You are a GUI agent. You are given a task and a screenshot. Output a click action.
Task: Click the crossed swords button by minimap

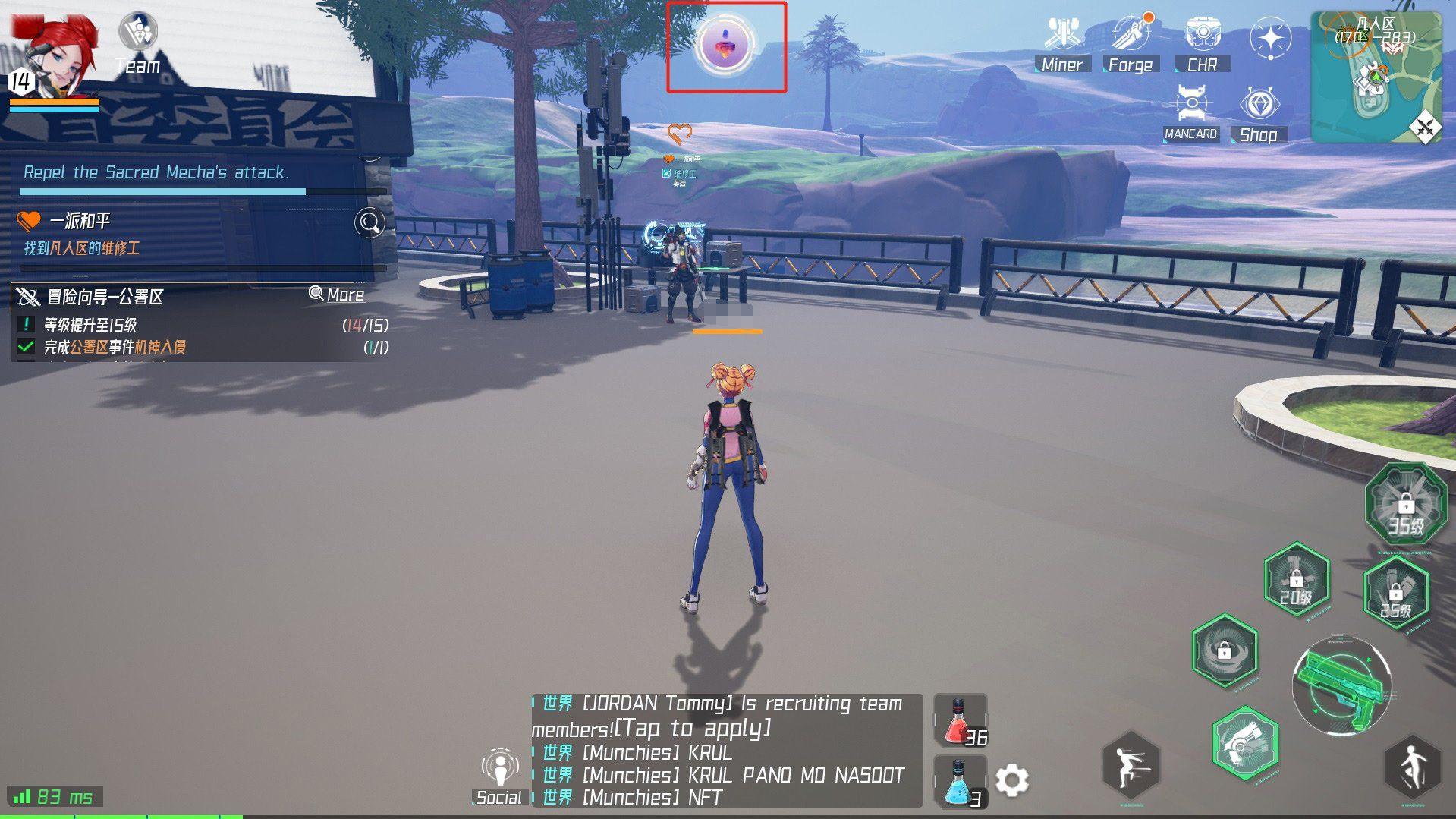click(1426, 127)
